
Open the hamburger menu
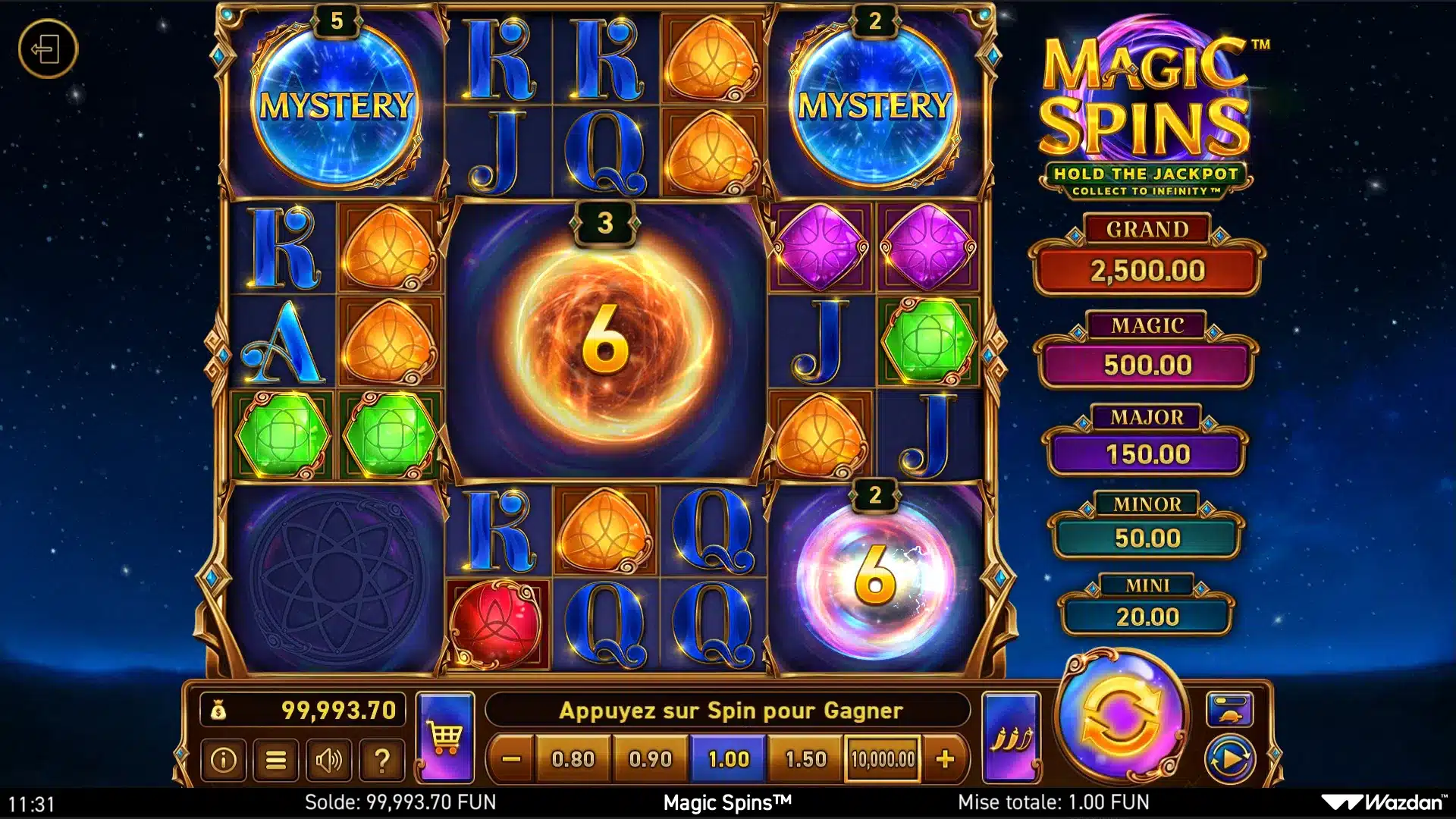(x=276, y=760)
